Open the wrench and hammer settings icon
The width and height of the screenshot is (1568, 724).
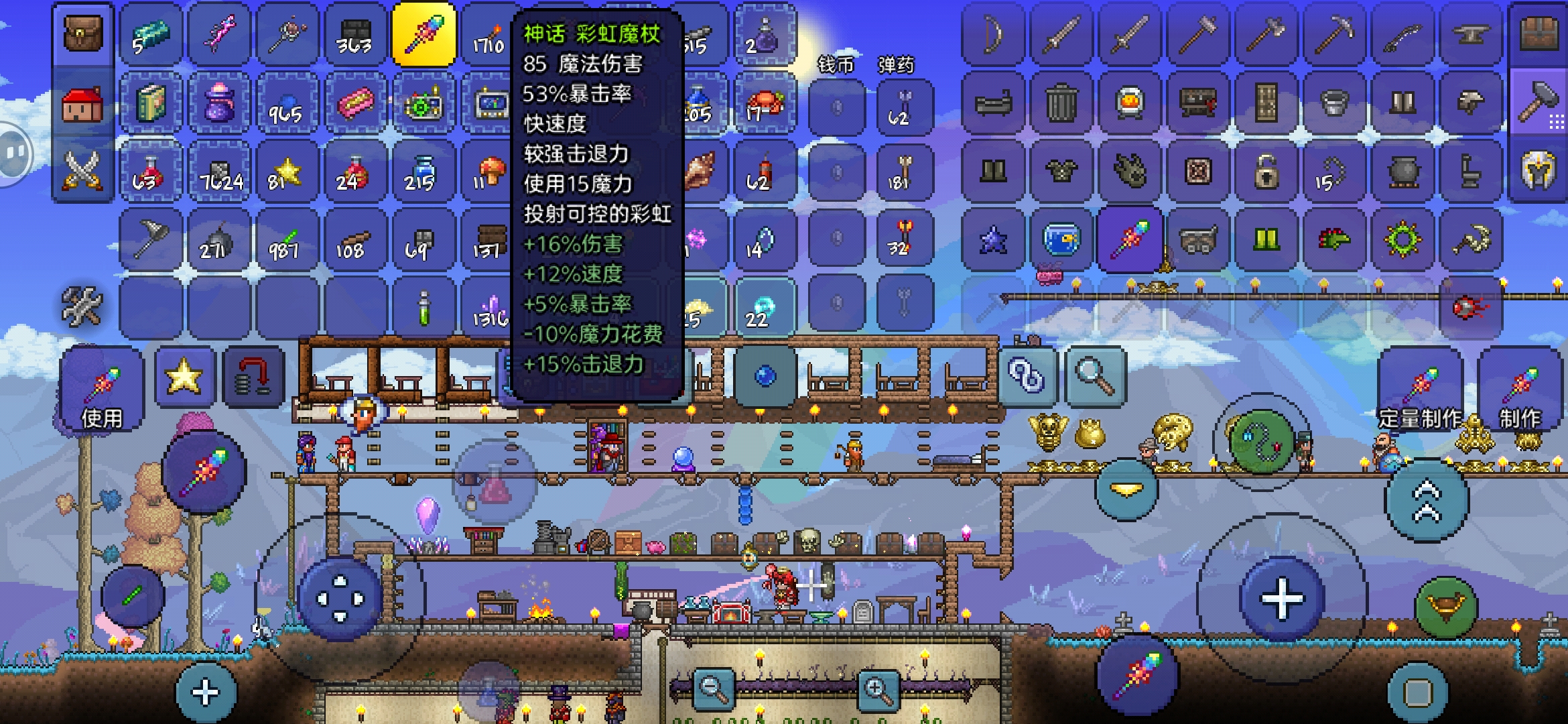pyautogui.click(x=82, y=307)
